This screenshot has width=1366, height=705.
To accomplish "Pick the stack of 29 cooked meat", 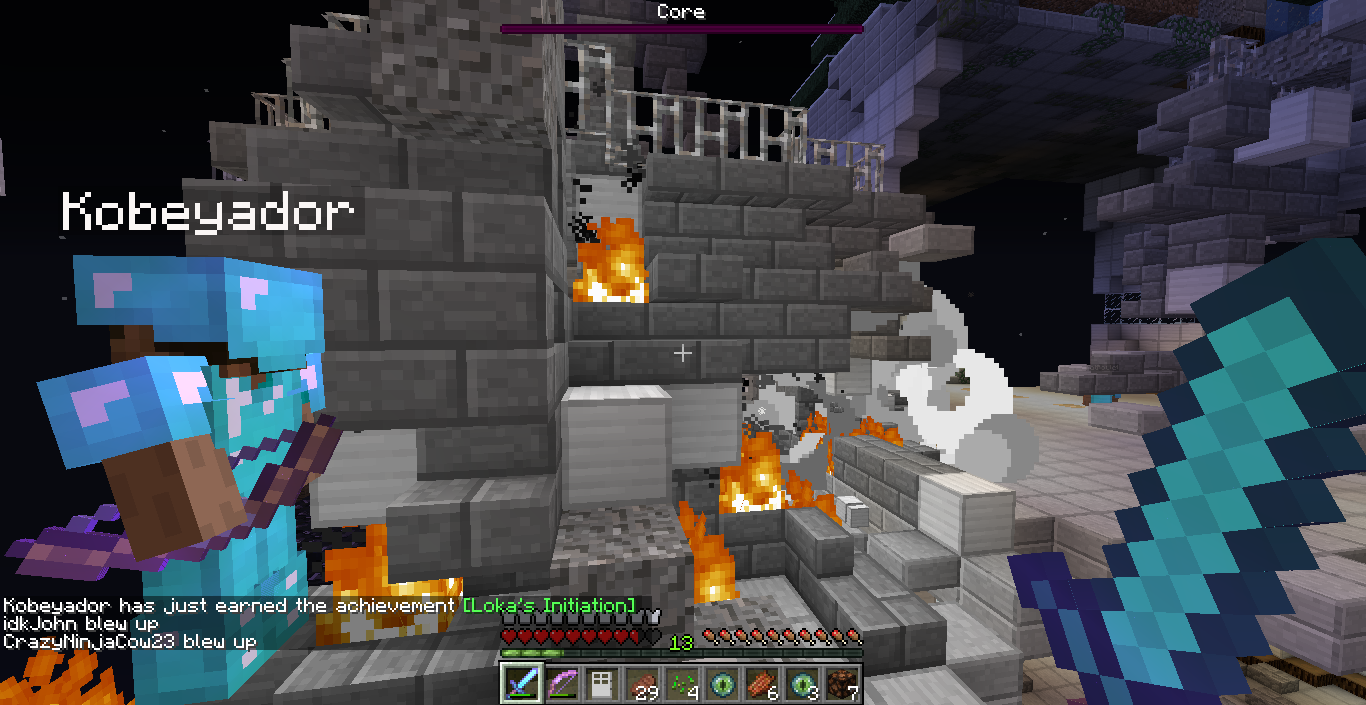I will (641, 684).
